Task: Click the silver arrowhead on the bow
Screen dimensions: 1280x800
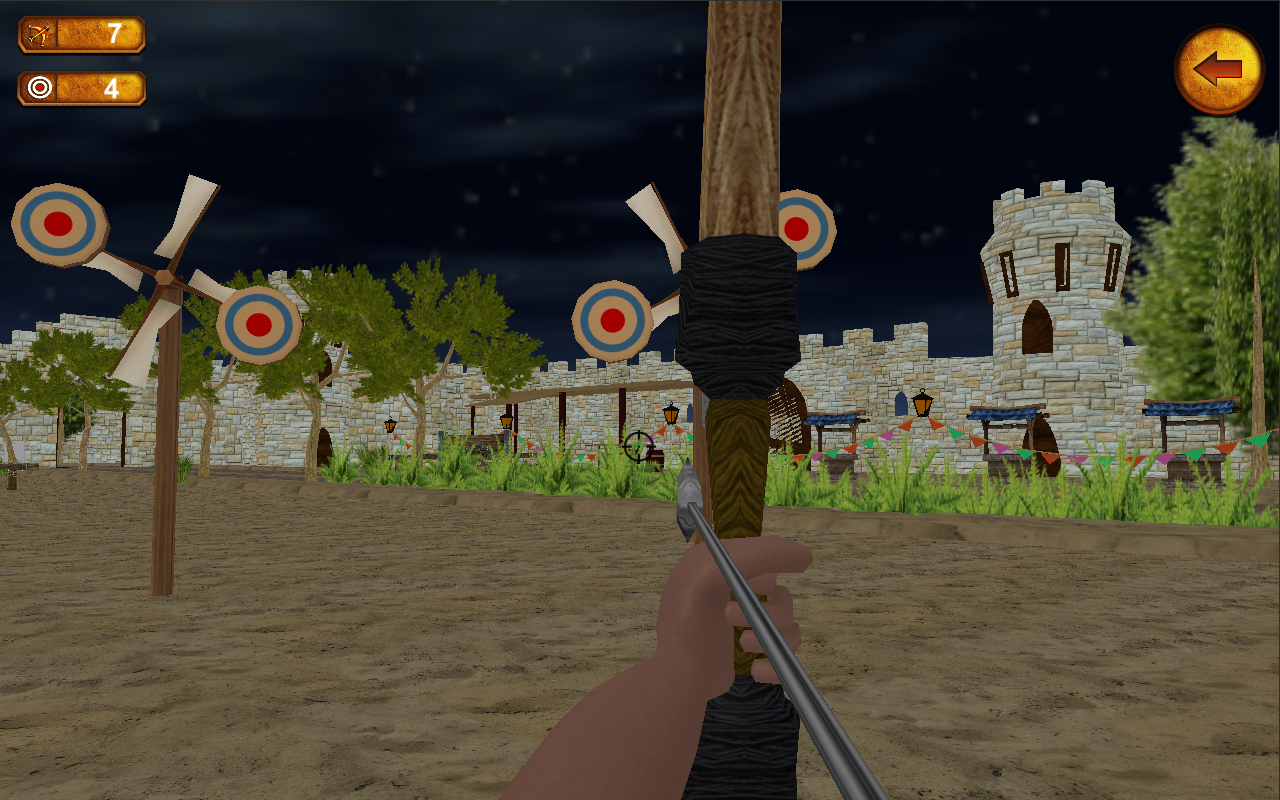Action: pyautogui.click(x=689, y=497)
